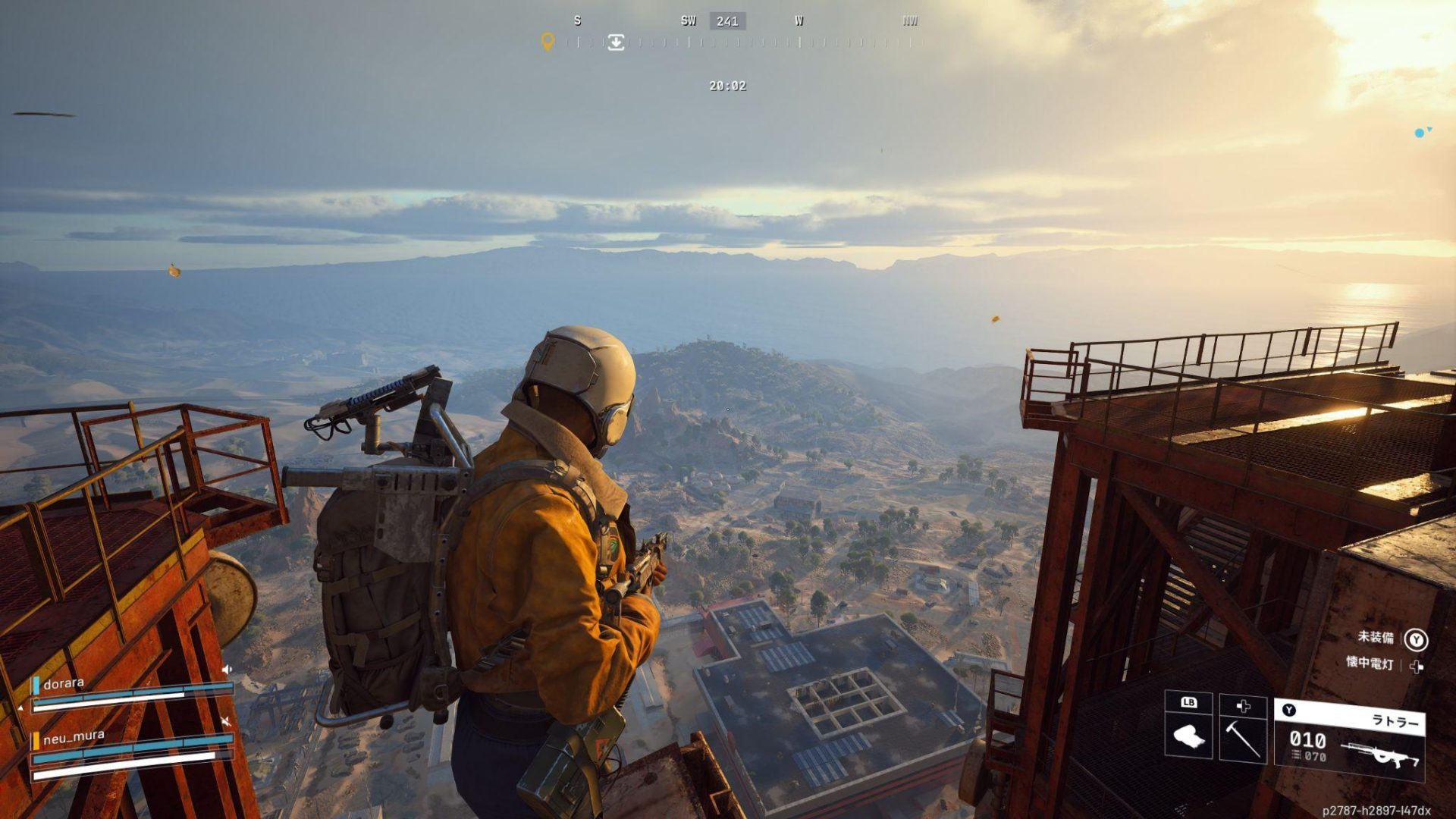Screen dimensions: 1456x819
Task: Select squad member neu_mura
Action: click(74, 737)
